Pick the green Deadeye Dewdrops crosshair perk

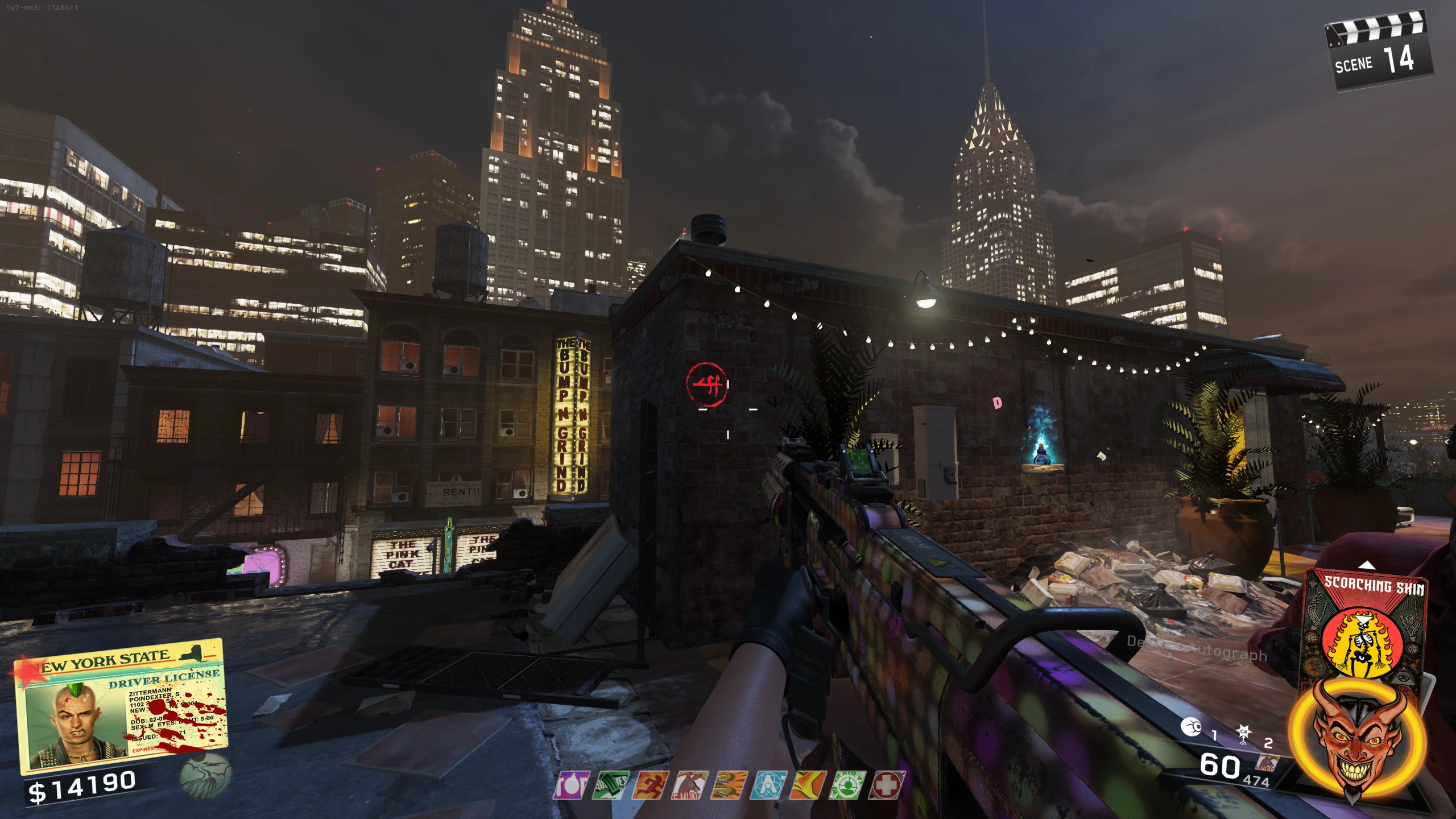click(847, 786)
